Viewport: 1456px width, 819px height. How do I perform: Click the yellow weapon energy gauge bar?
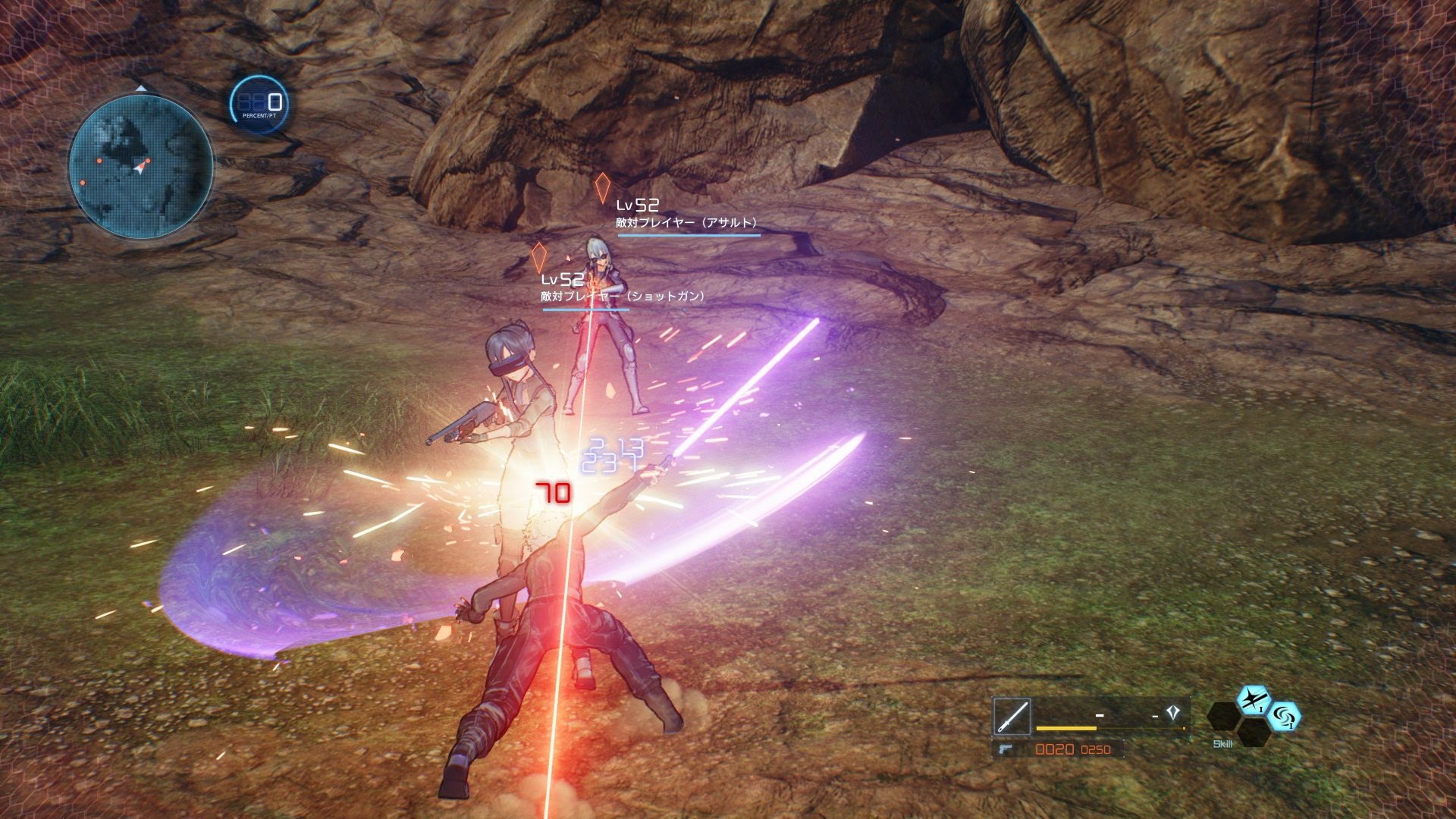[x=1065, y=728]
